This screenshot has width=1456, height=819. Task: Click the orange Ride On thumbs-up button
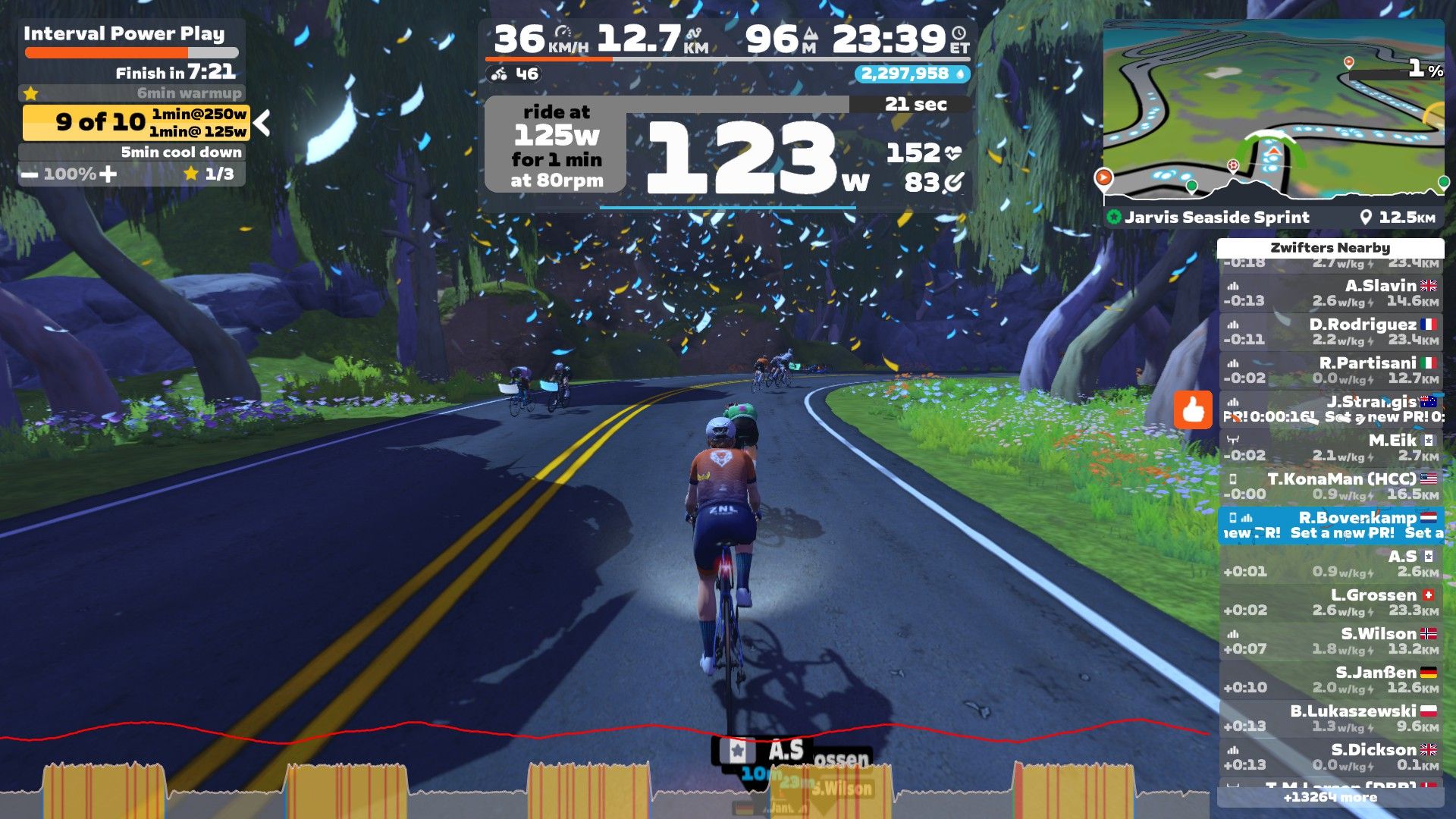[1193, 410]
